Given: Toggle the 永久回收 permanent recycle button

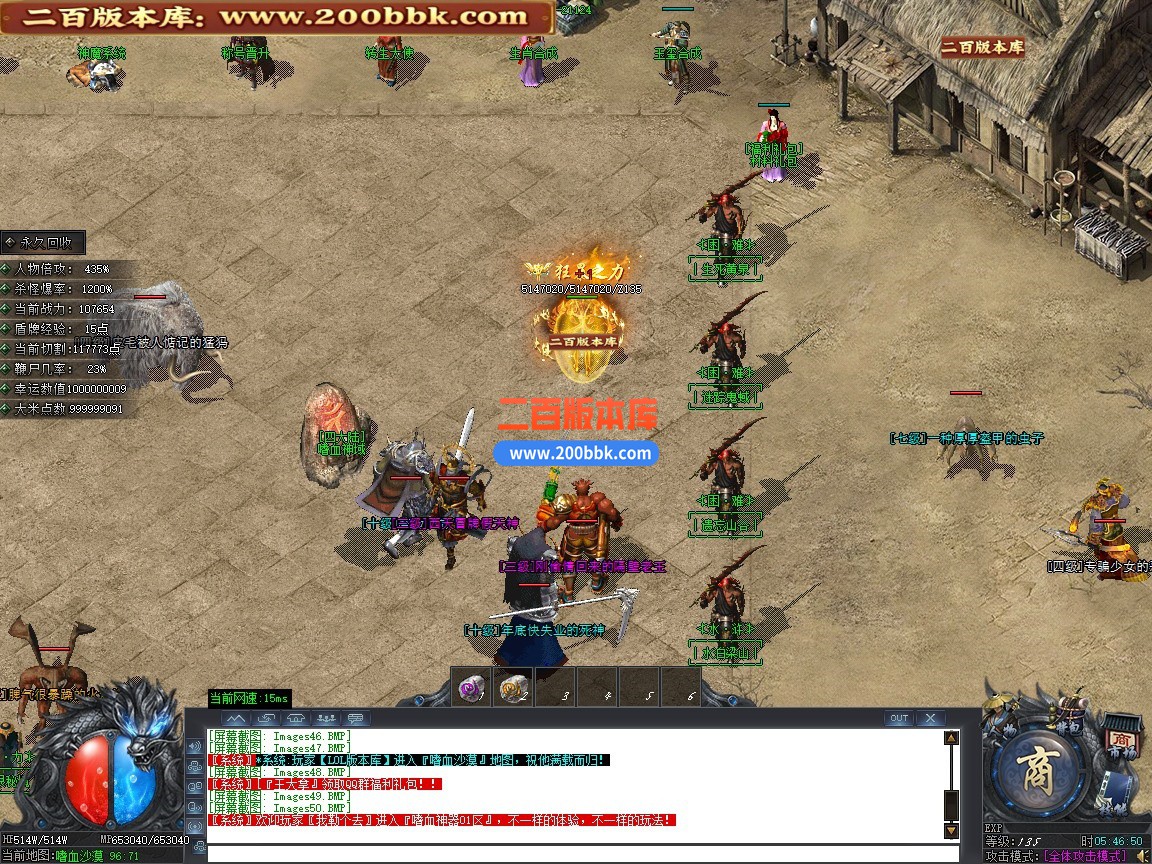Looking at the screenshot, I should 43,242.
